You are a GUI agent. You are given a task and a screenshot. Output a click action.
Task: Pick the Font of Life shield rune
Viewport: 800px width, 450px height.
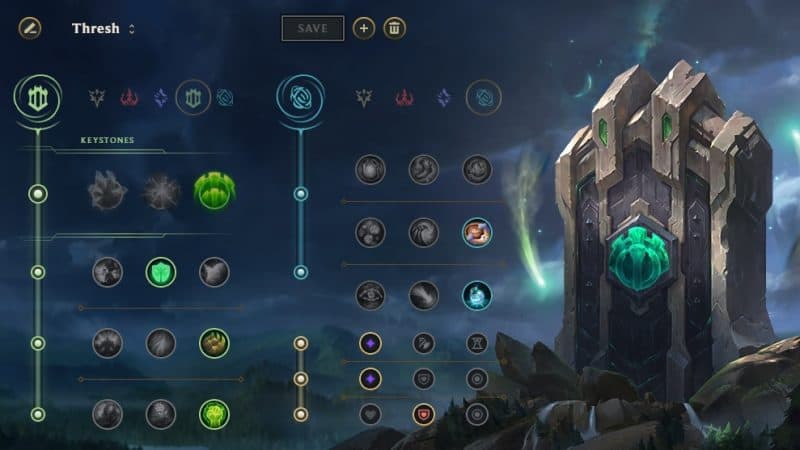(x=160, y=272)
